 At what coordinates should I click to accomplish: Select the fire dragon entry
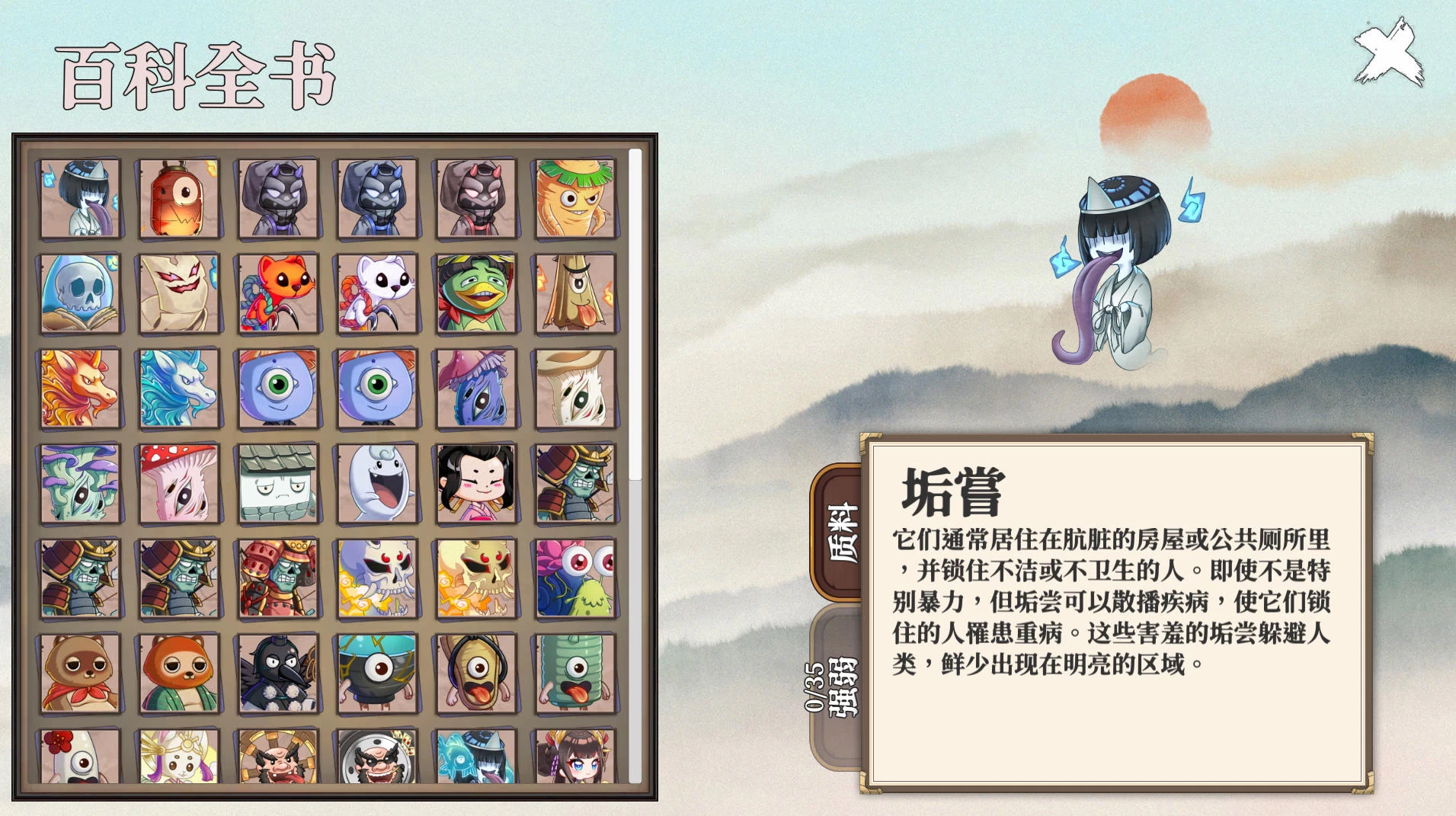click(x=80, y=389)
